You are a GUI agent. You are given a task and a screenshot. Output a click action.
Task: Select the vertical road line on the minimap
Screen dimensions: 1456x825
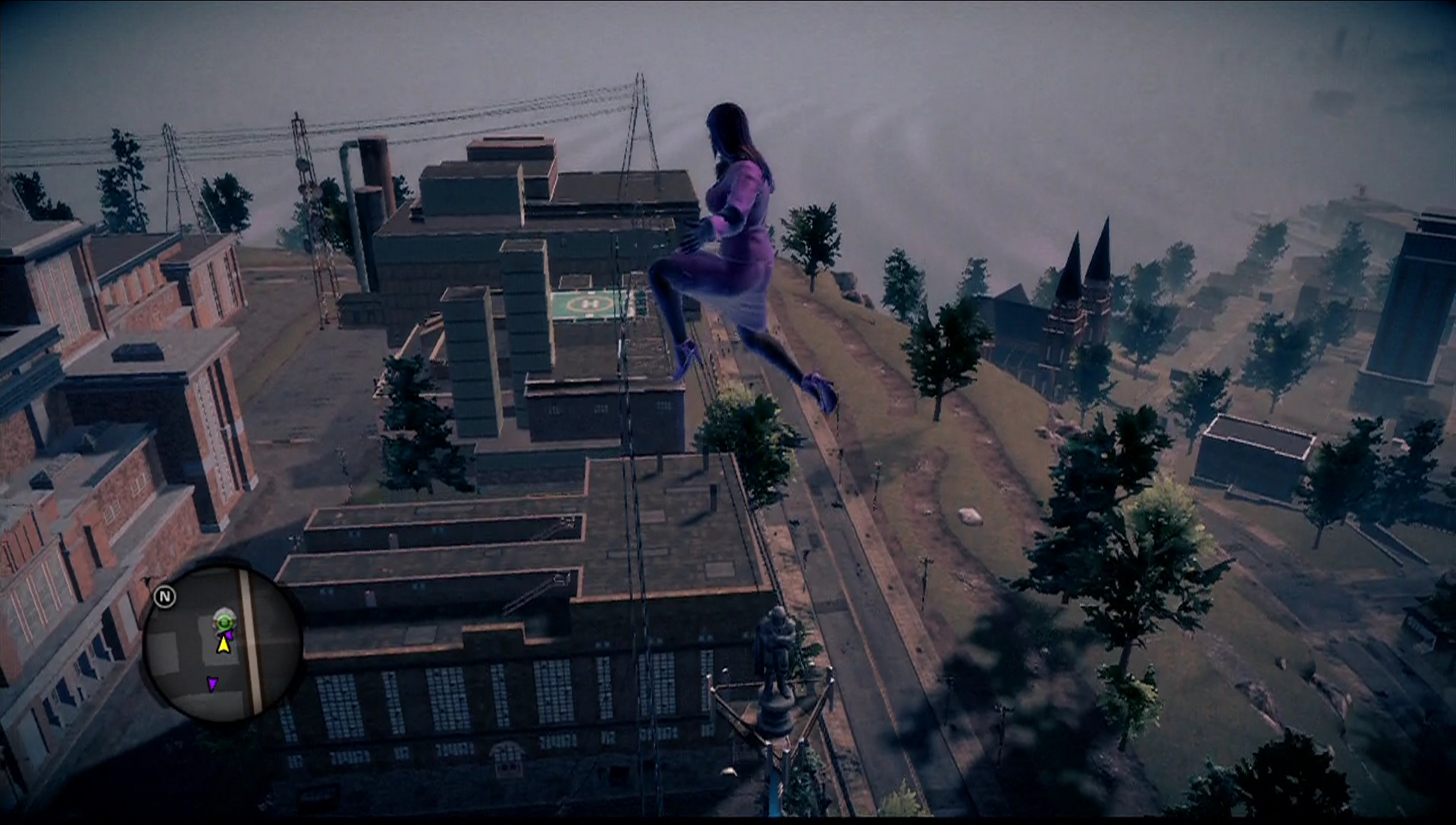pos(249,645)
